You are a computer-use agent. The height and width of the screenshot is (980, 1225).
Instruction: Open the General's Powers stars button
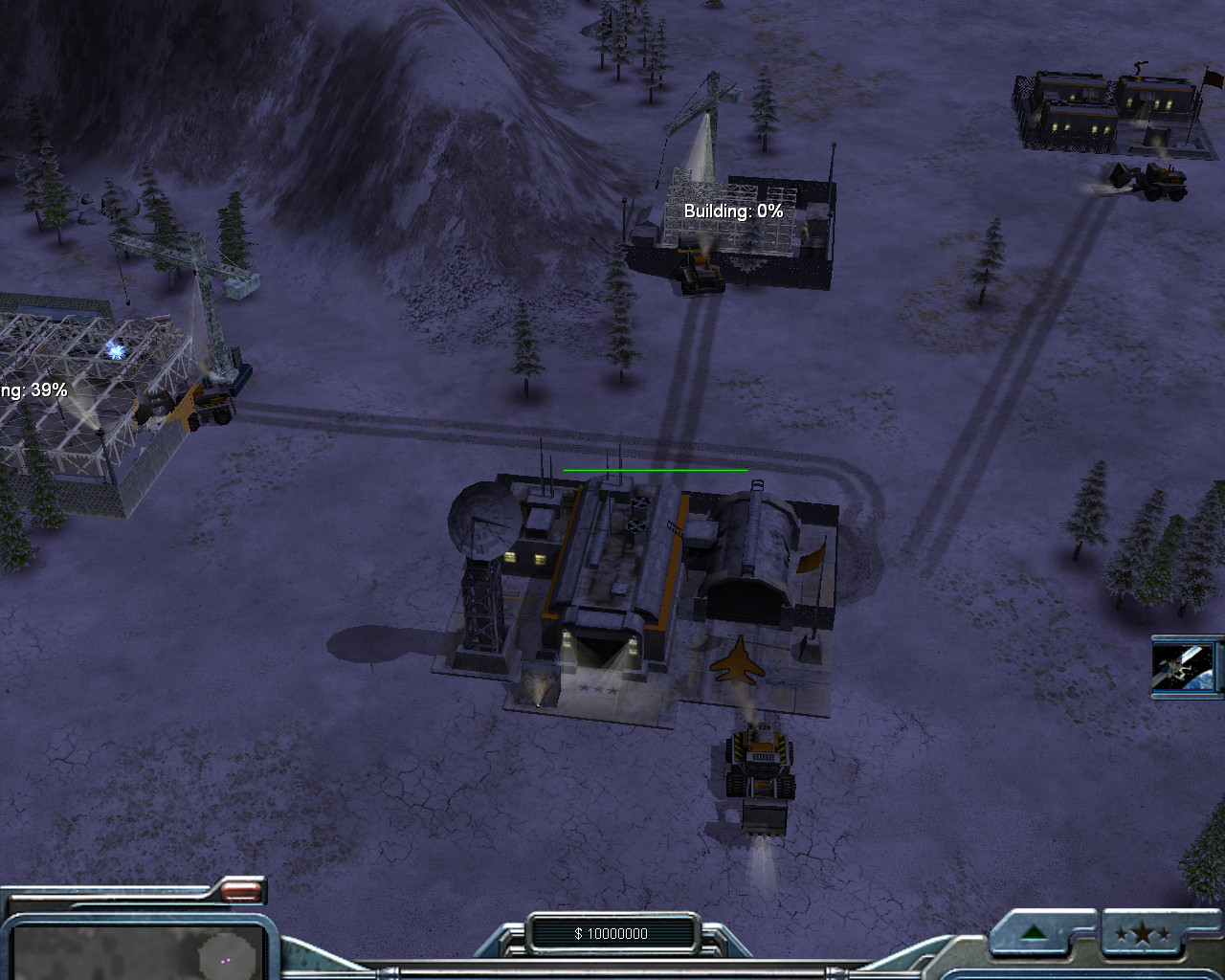1142,934
